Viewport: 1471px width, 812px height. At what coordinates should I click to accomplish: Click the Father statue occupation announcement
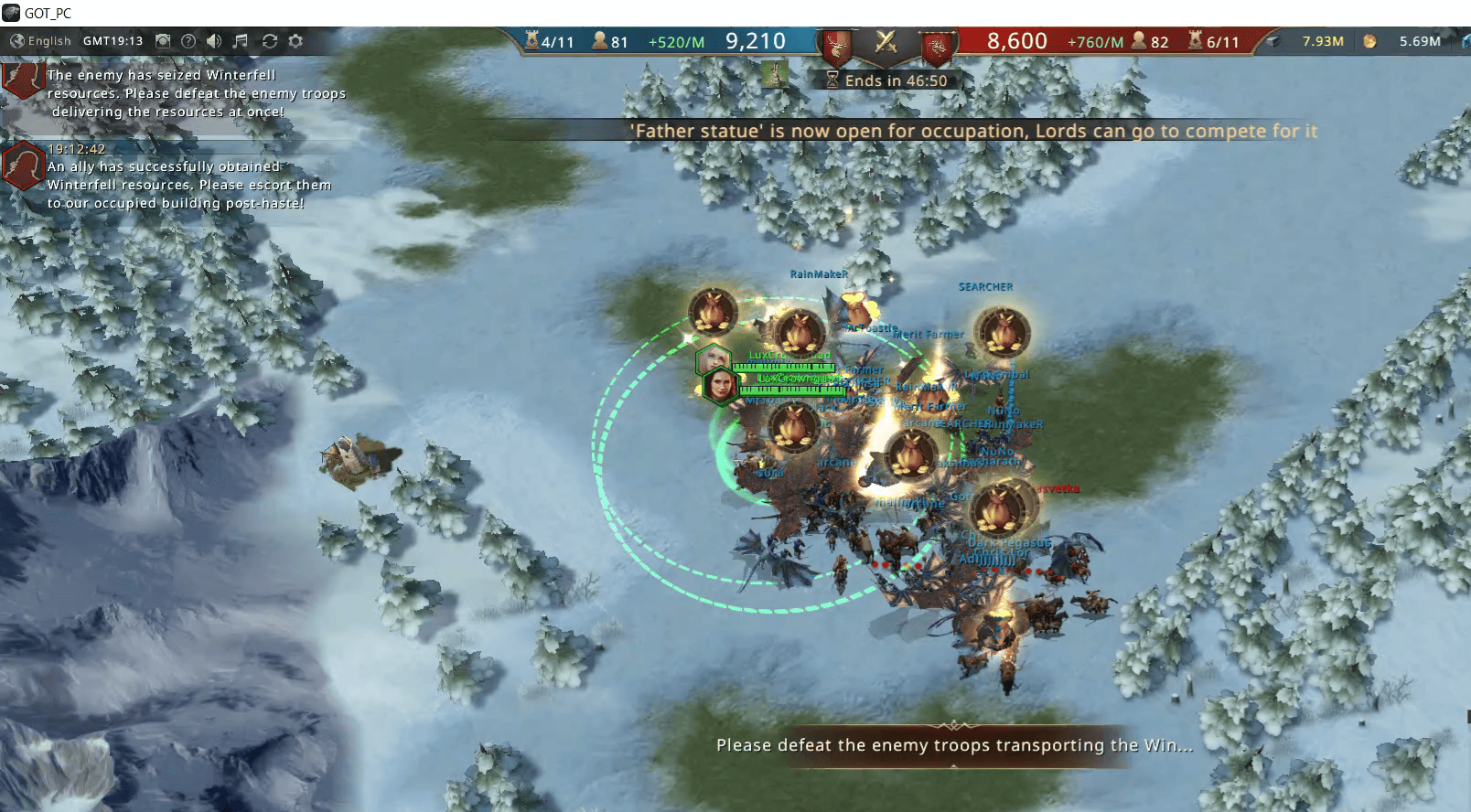point(974,131)
